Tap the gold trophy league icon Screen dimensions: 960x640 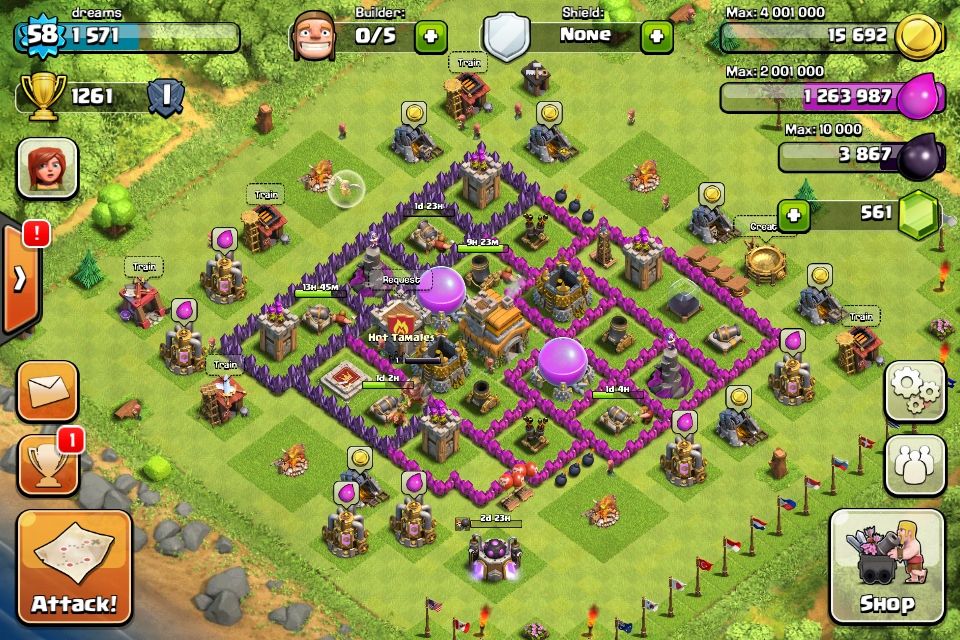pos(42,96)
